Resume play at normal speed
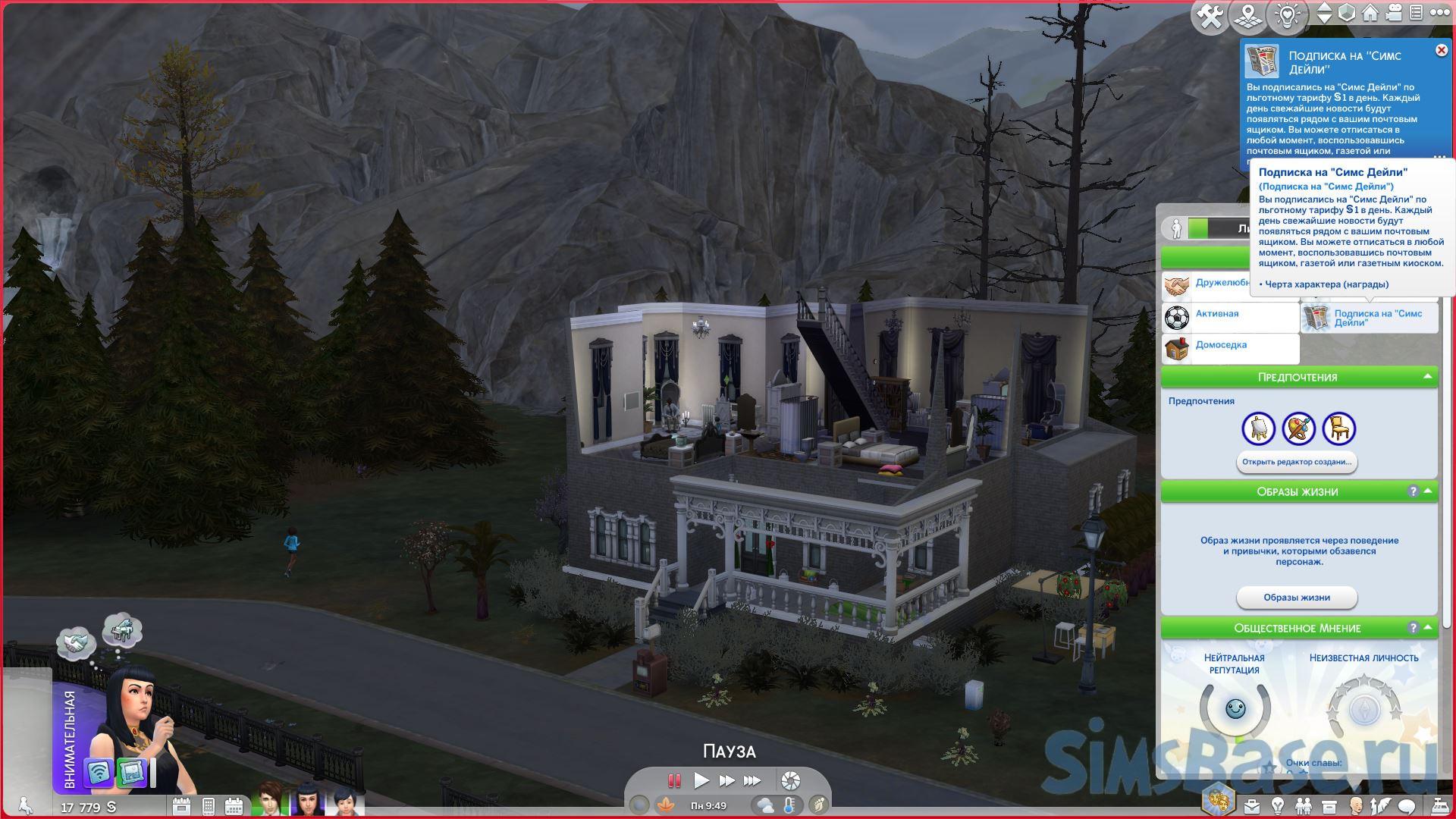The width and height of the screenshot is (1456, 819). (701, 780)
